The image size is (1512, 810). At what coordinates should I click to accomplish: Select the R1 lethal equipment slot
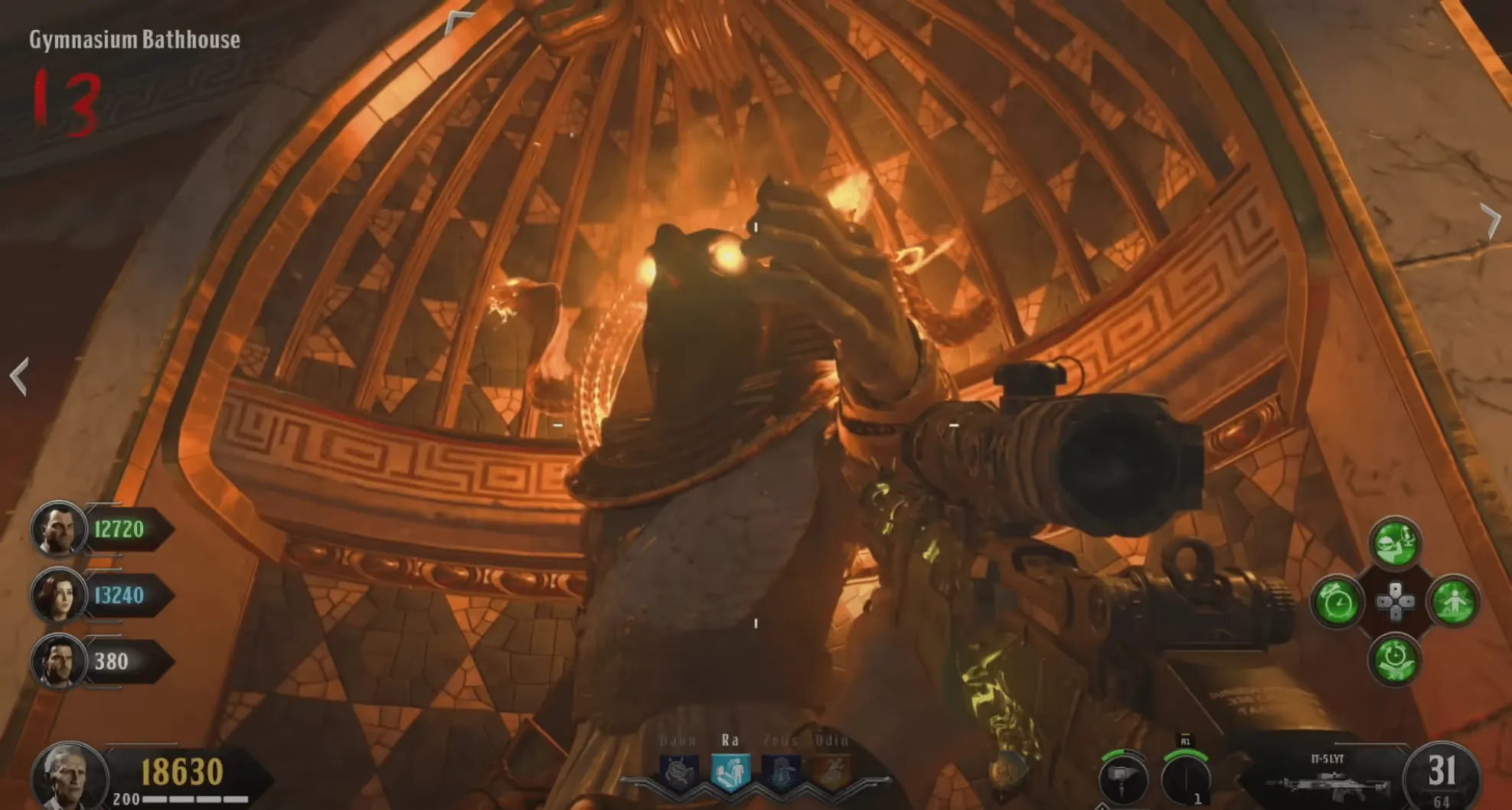point(1185,779)
